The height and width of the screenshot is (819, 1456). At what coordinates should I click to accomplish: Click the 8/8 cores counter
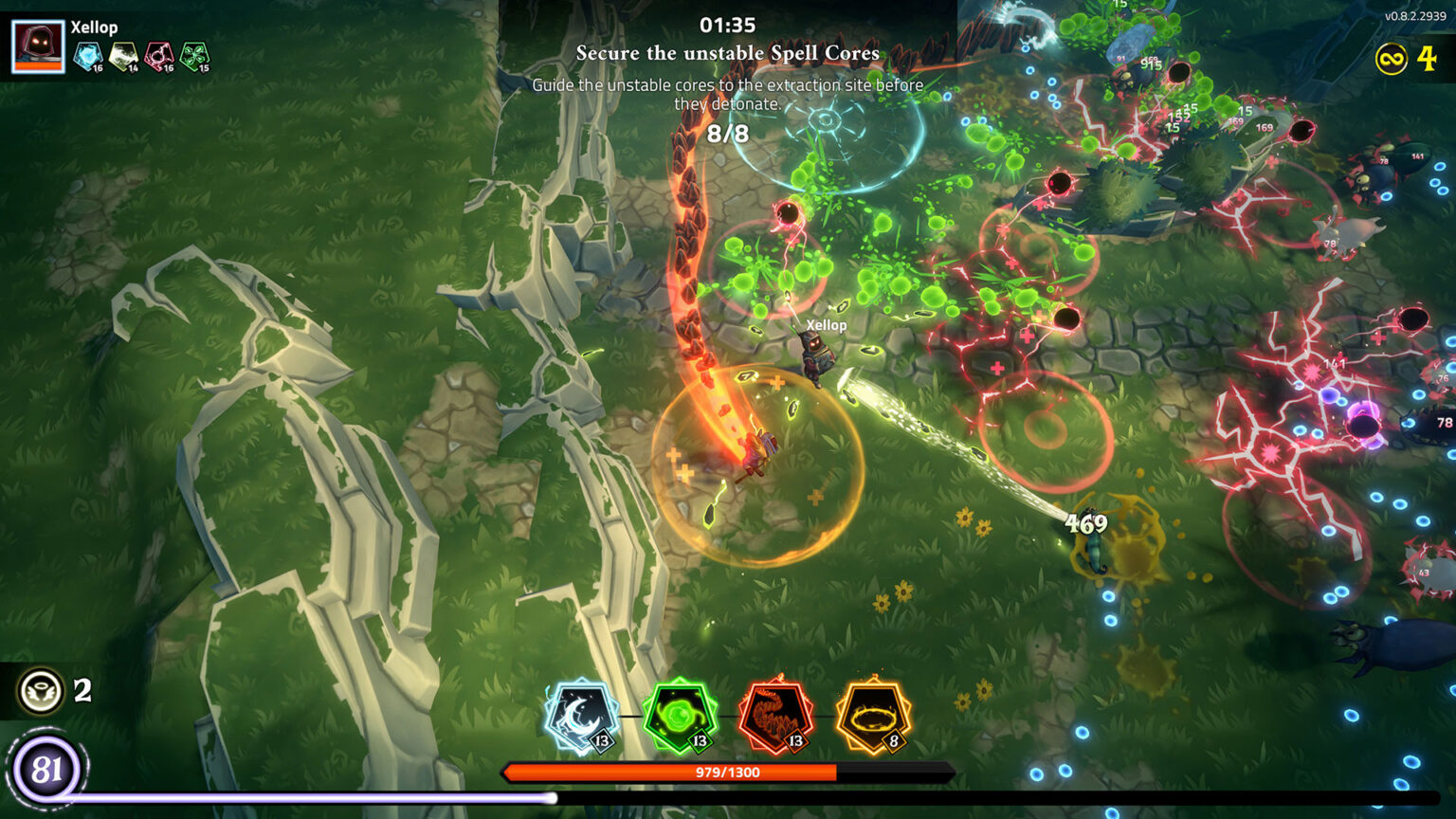coord(727,134)
